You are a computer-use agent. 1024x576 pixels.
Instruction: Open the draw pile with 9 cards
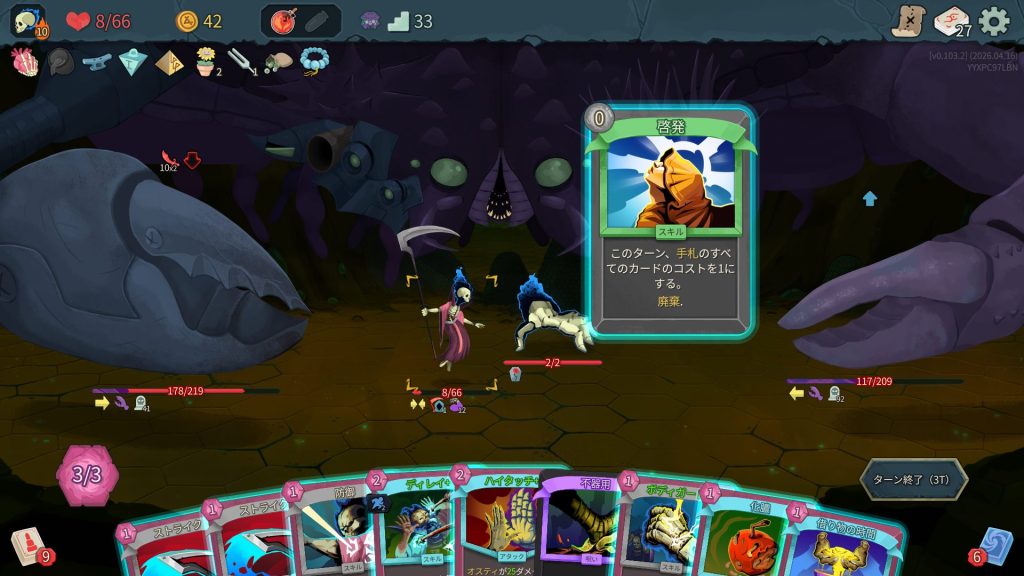click(x=28, y=547)
